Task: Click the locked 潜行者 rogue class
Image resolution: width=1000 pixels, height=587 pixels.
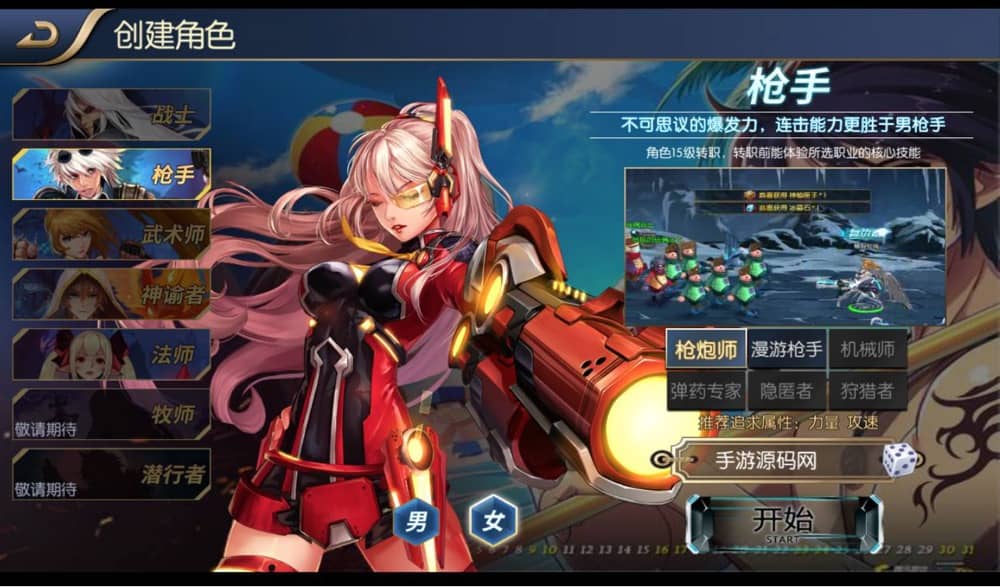Action: (x=111, y=474)
